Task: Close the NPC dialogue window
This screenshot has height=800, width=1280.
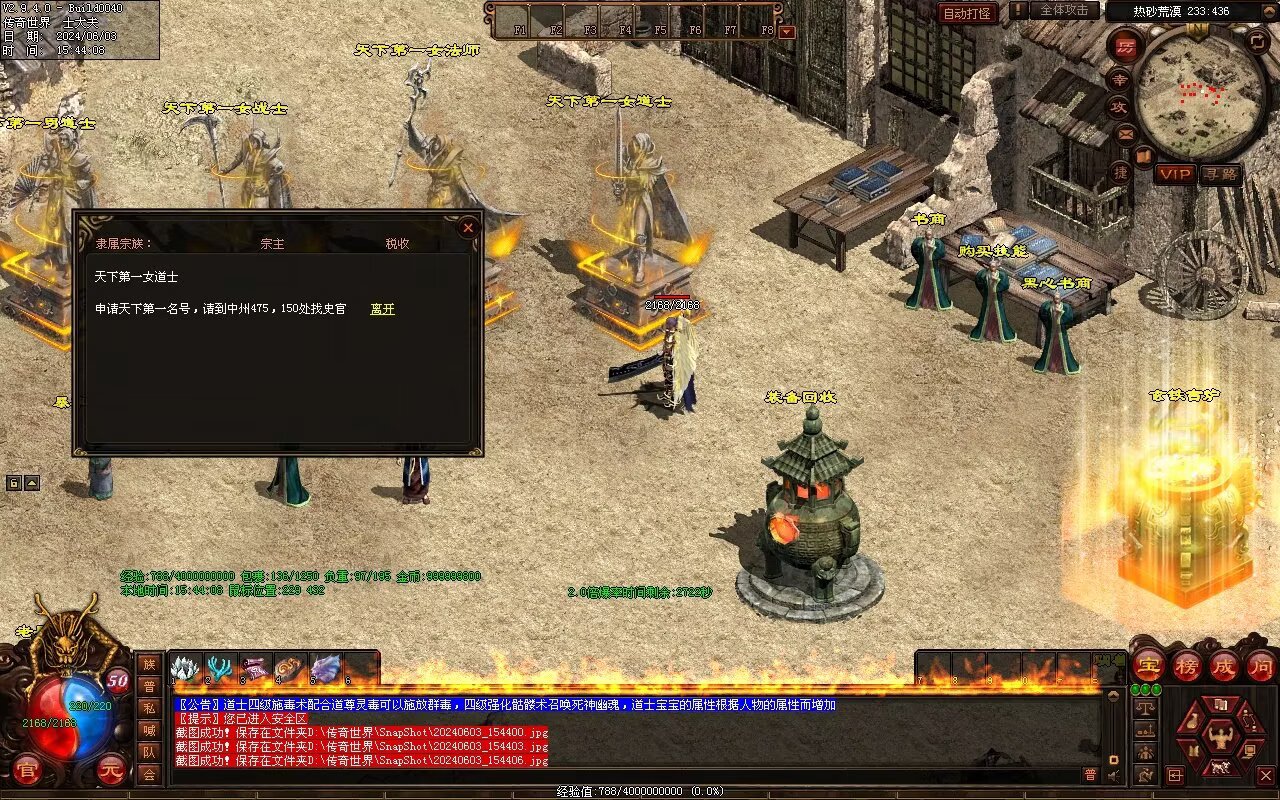Action: [x=467, y=228]
